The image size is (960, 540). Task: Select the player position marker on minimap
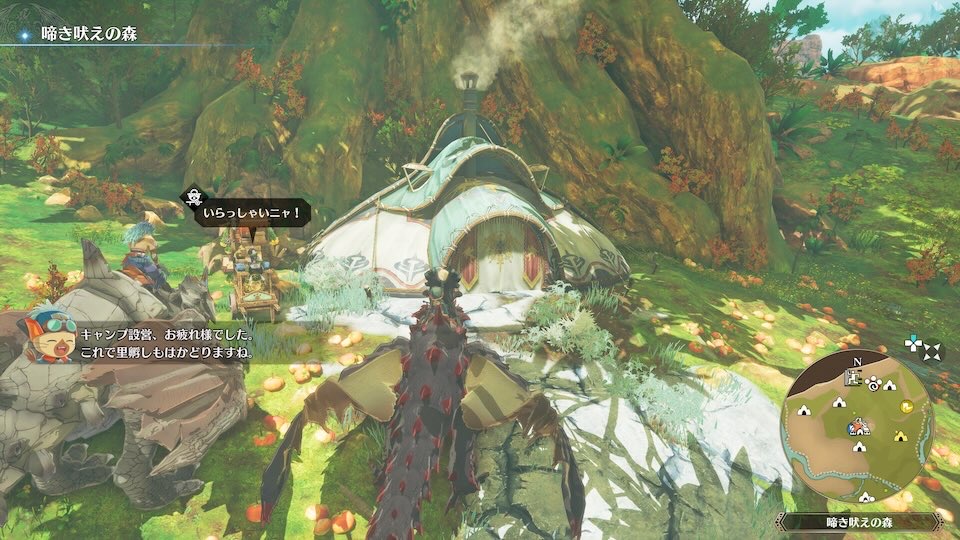pyautogui.click(x=857, y=428)
